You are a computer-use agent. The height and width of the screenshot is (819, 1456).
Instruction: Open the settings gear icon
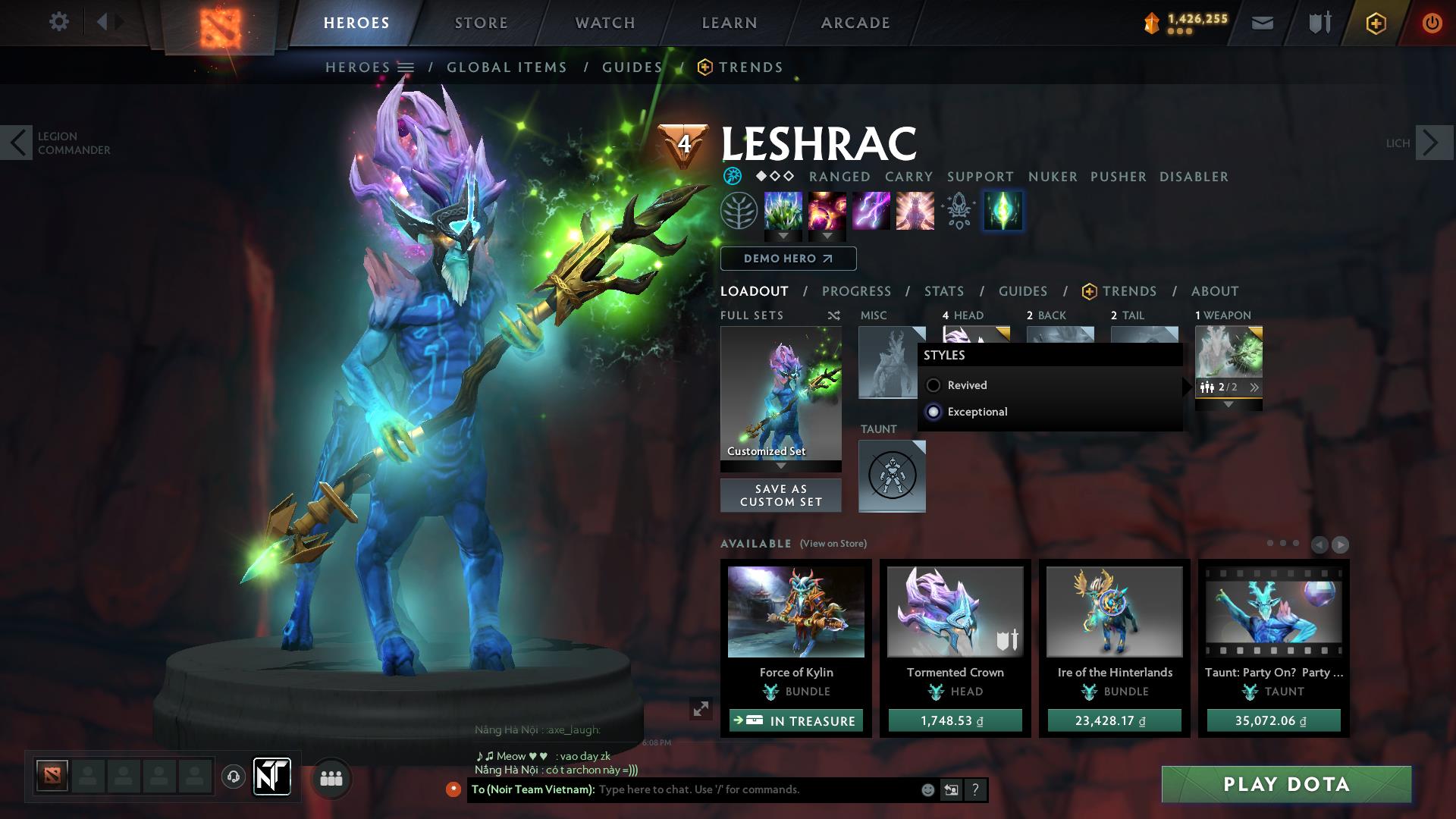pyautogui.click(x=59, y=22)
